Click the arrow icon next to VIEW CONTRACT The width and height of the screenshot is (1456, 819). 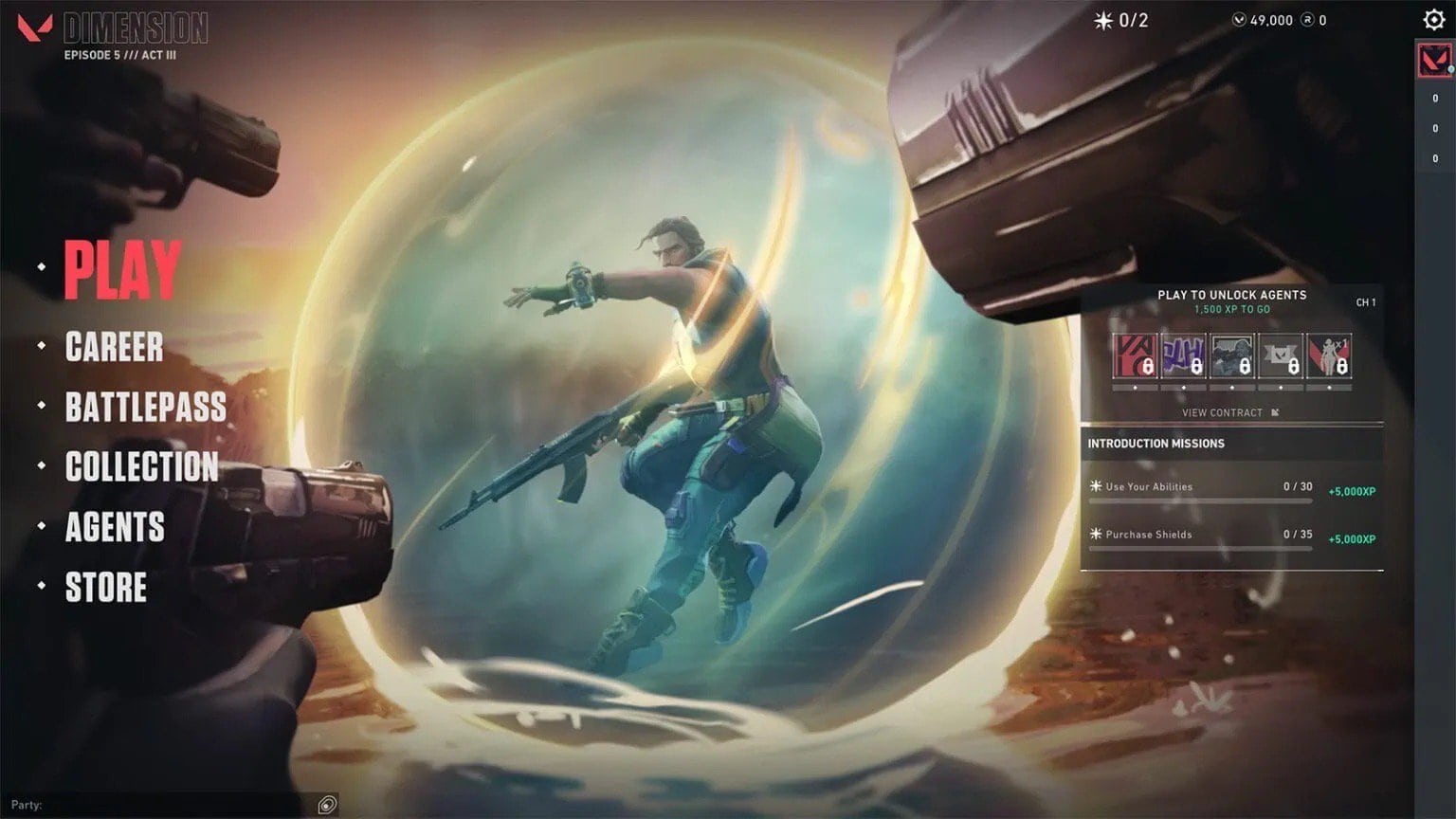click(x=1275, y=412)
